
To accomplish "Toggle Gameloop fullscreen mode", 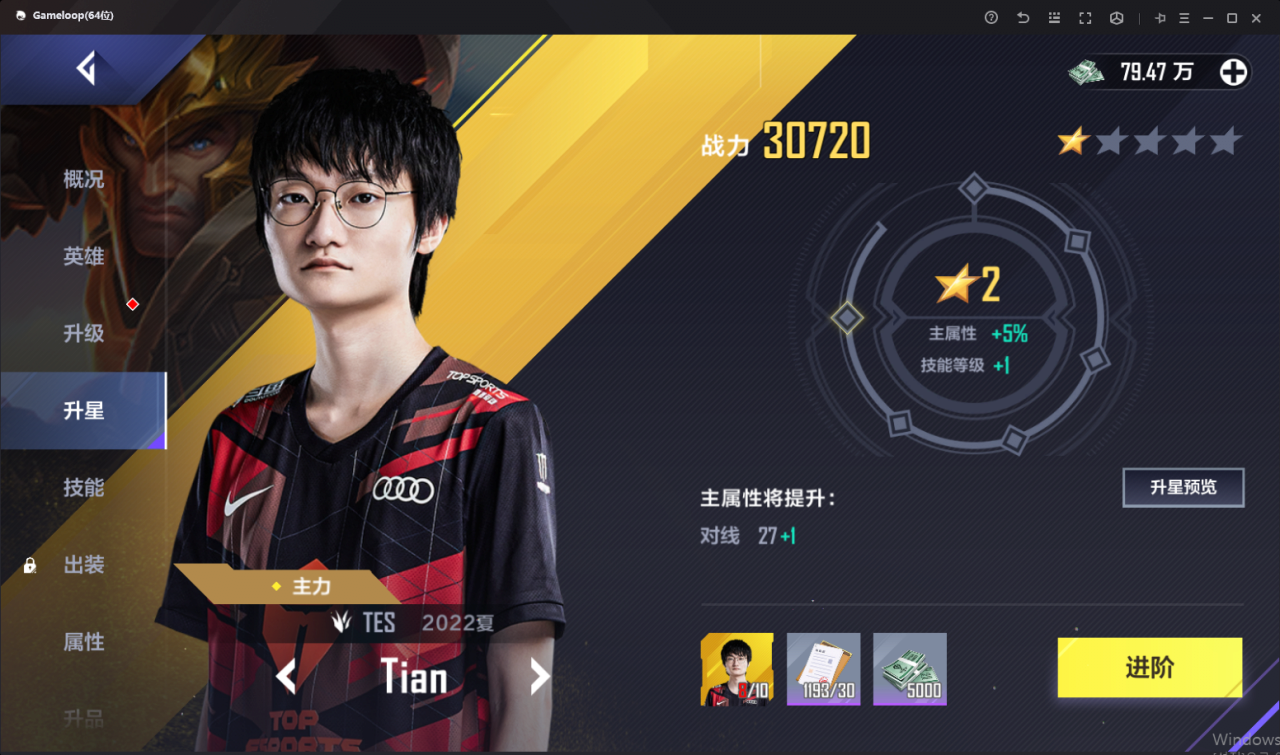I will point(1084,17).
